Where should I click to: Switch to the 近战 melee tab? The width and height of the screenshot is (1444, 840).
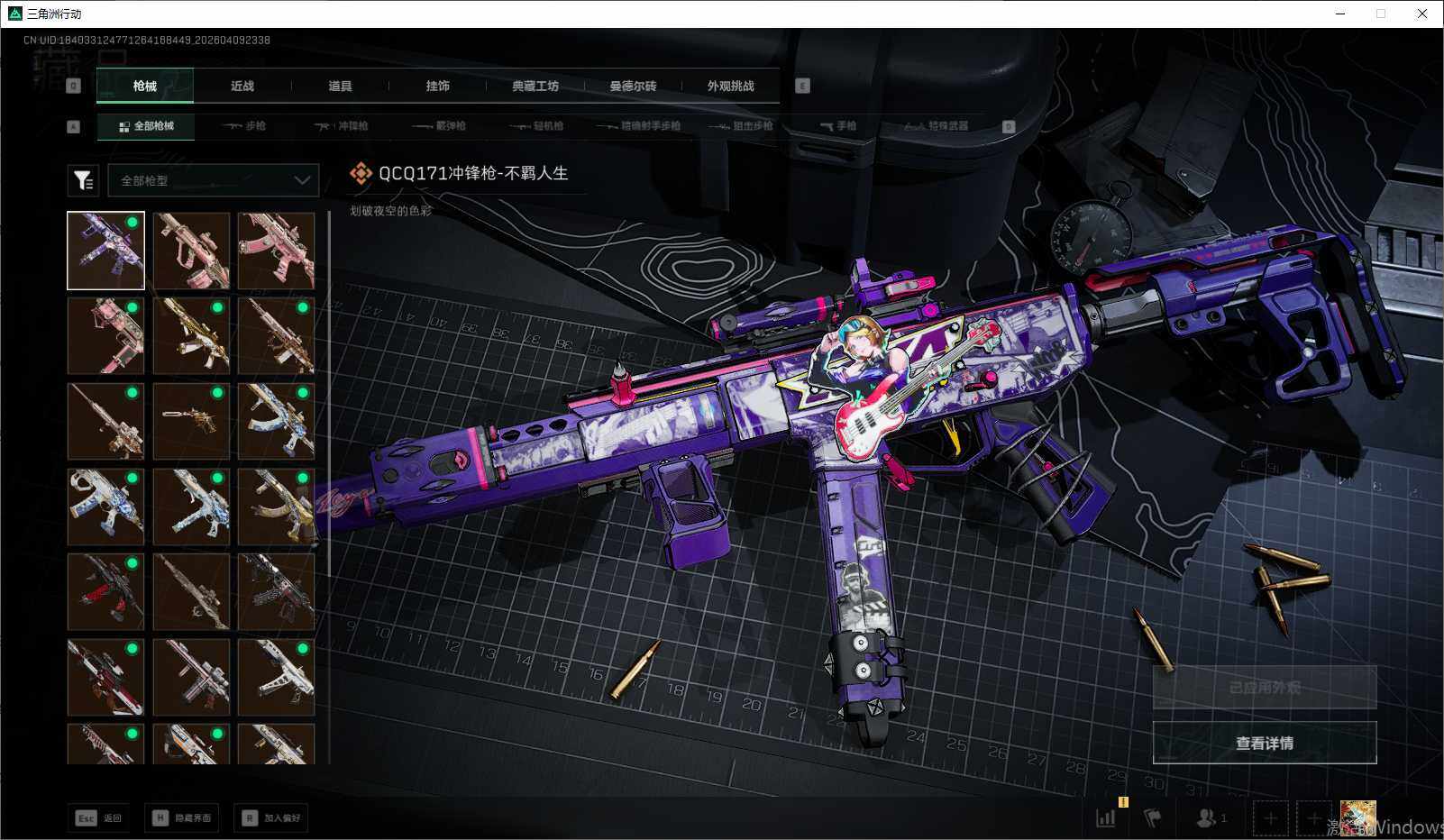[x=242, y=87]
